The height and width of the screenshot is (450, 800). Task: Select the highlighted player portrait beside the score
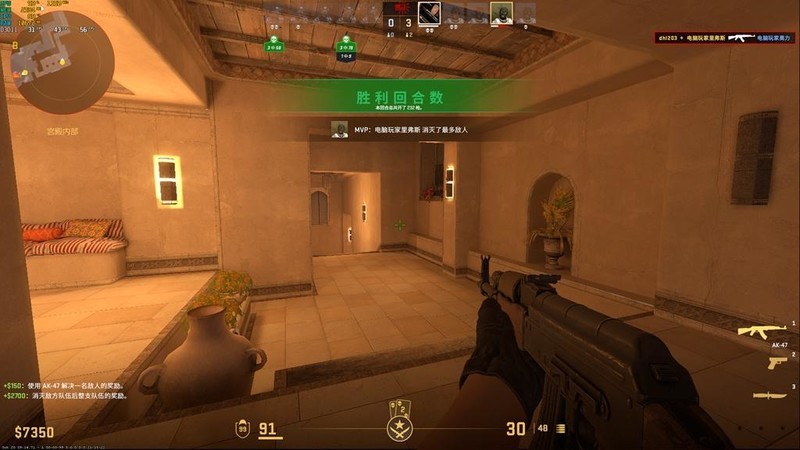(429, 13)
